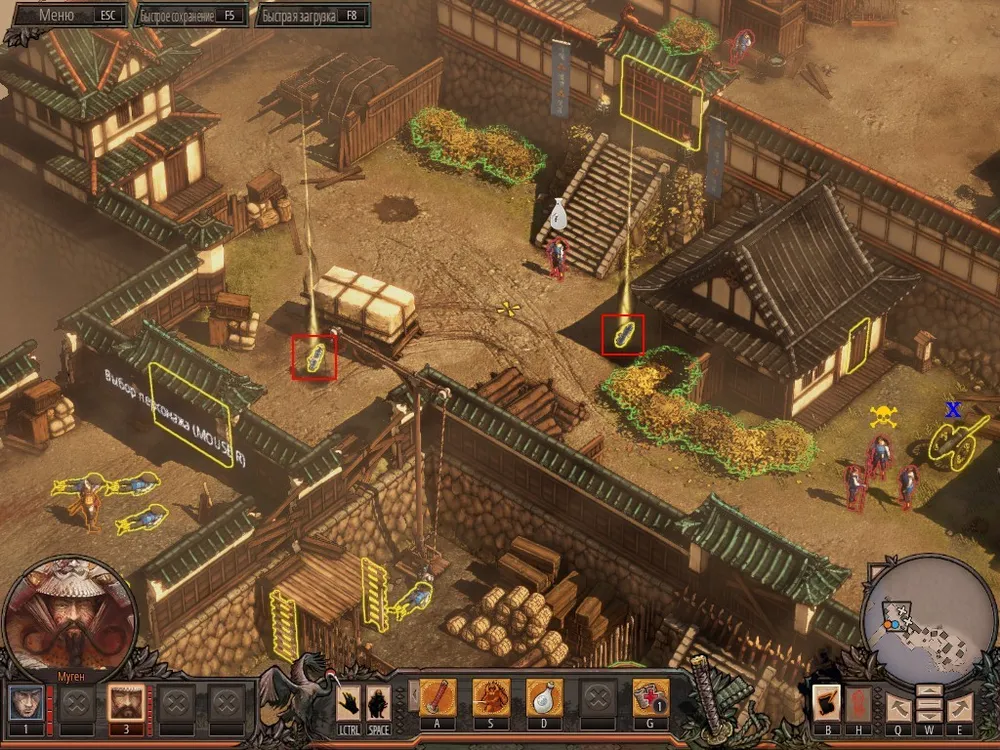Image resolution: width=1000 pixels, height=750 pixels.
Task: Rotate camera with the right arrow button
Action: (959, 706)
